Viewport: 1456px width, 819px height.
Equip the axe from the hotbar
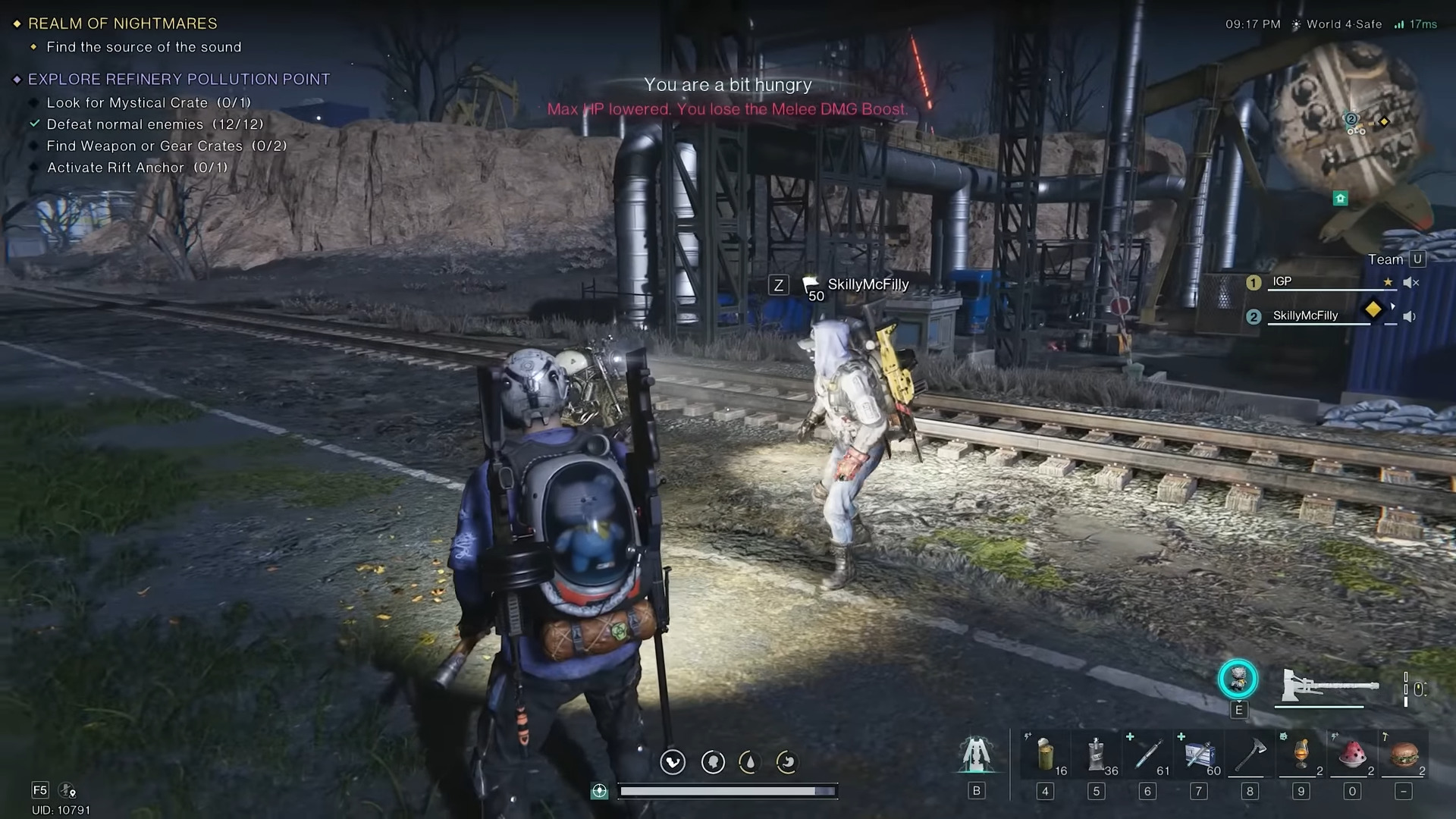(1250, 755)
